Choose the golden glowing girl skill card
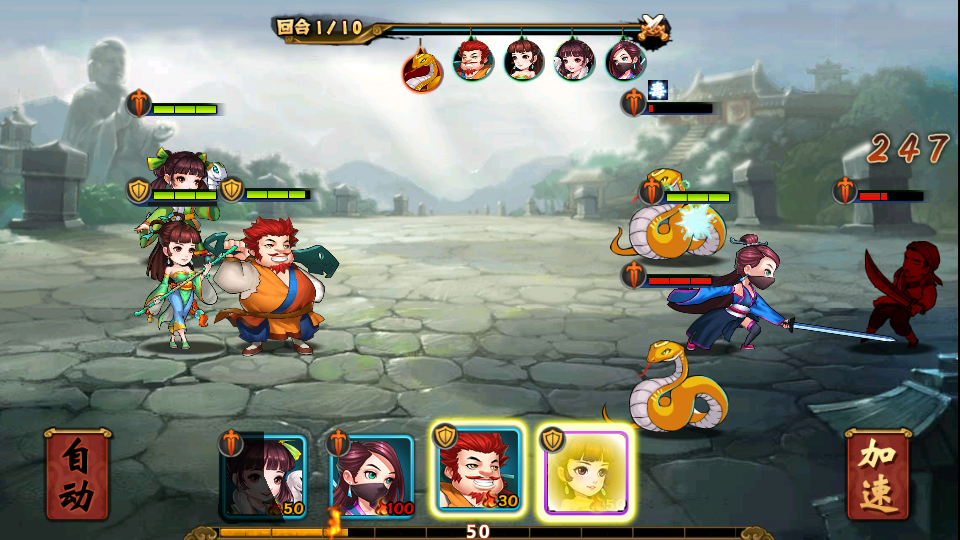 click(x=585, y=472)
